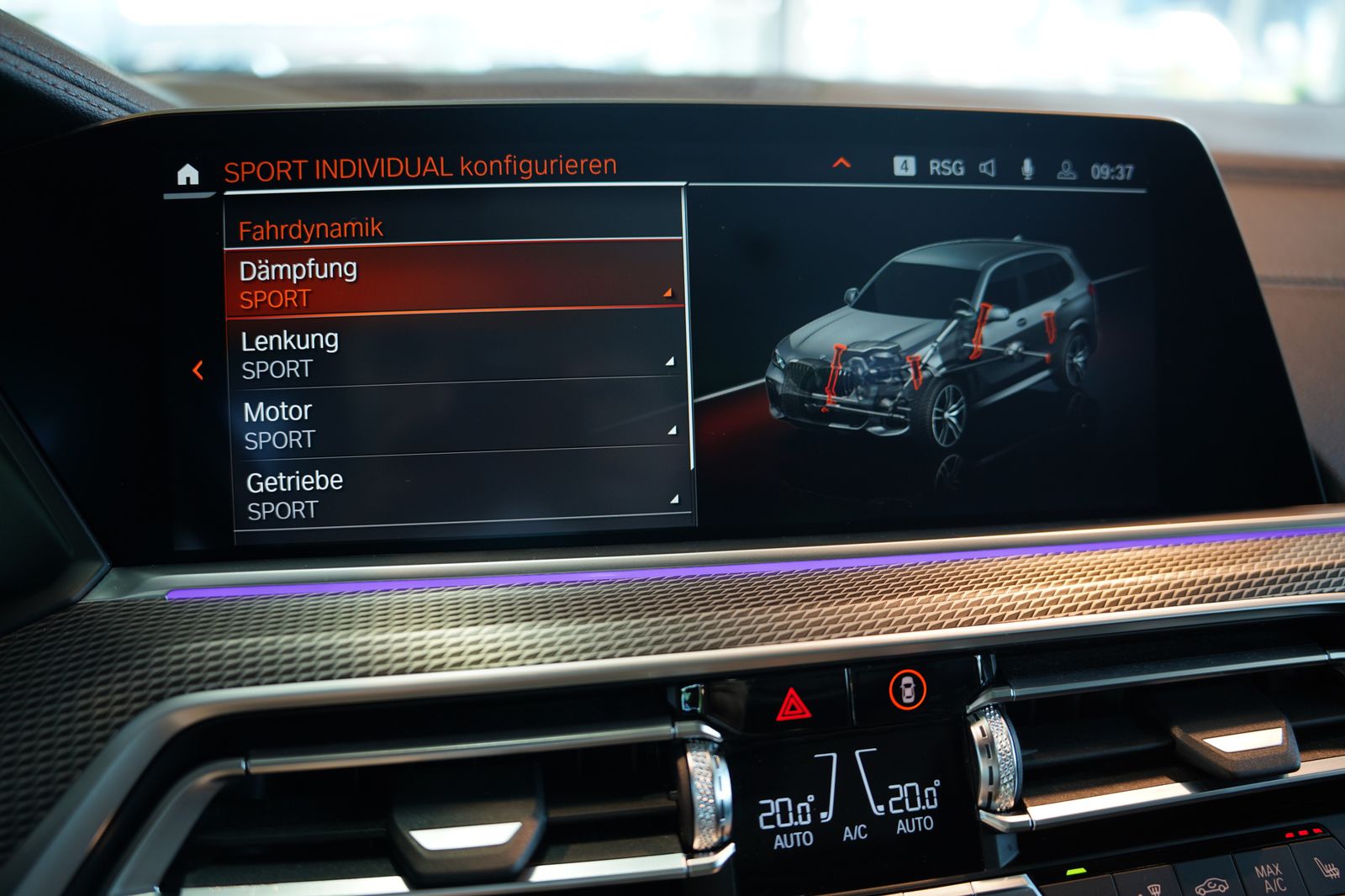Go to the home screen icon

coord(188,174)
